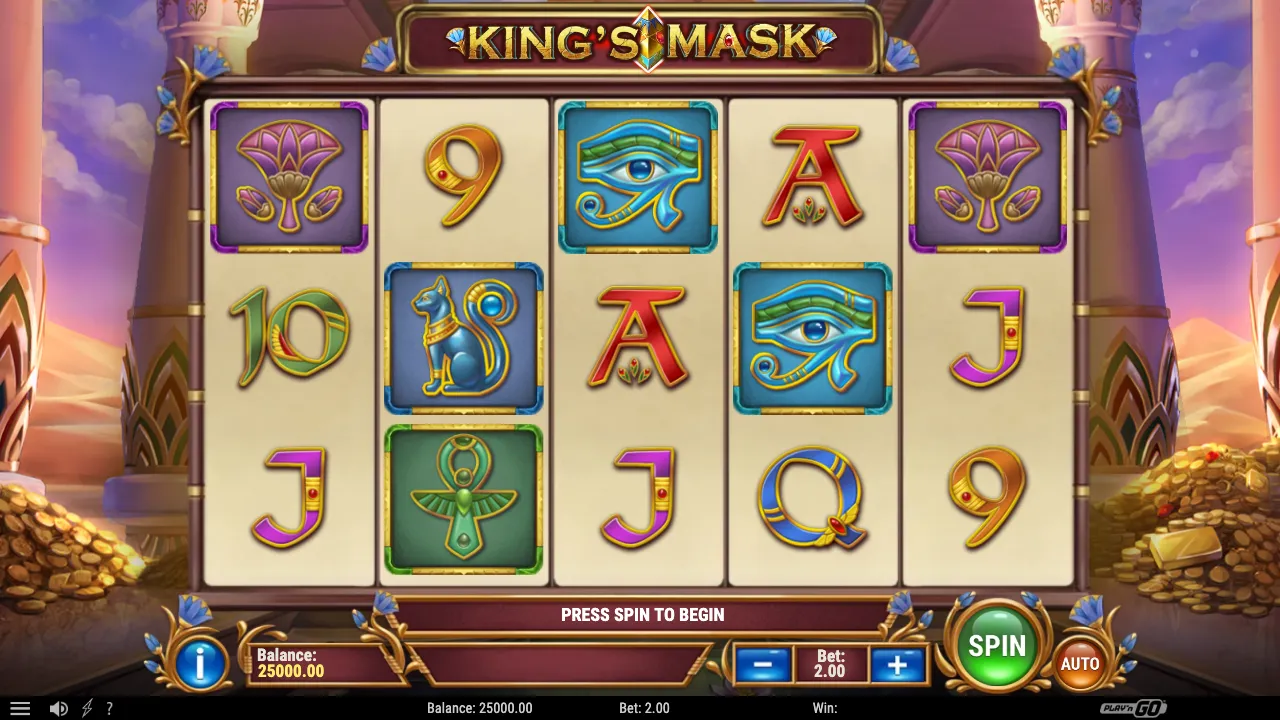This screenshot has height=720, width=1280.
Task: Open the question mark help
Action: point(110,708)
